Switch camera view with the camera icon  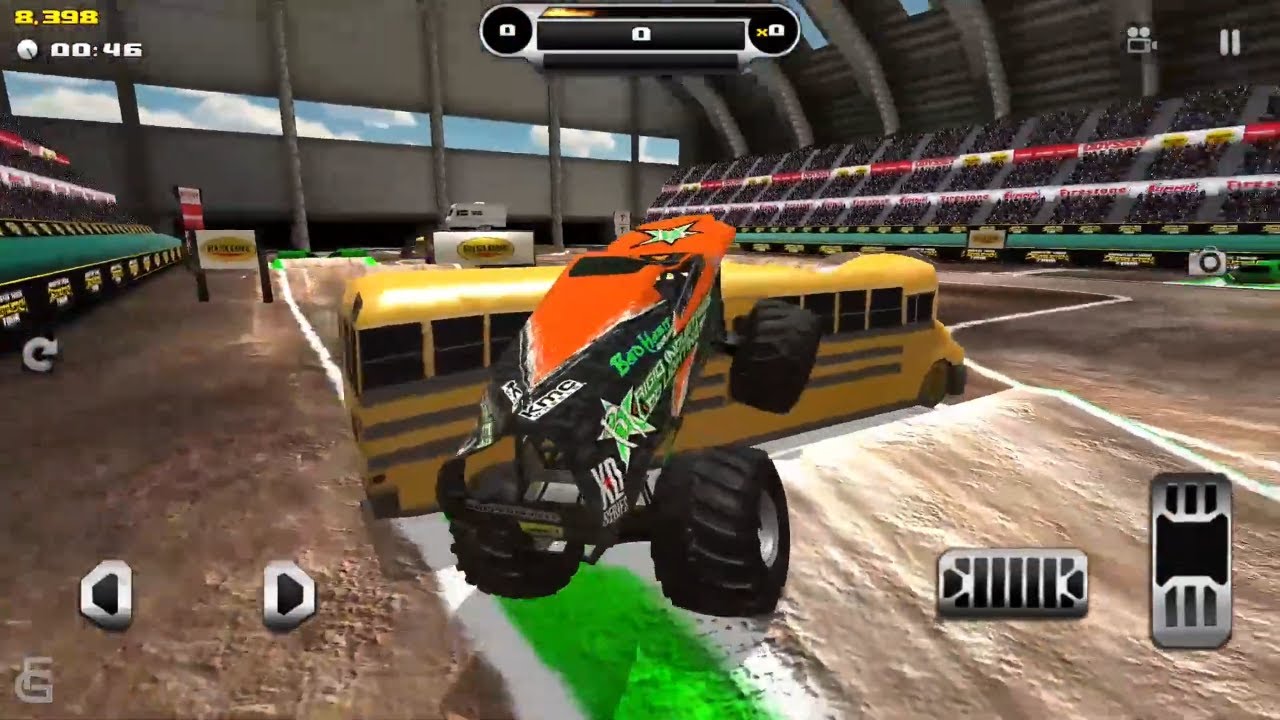pos(1140,40)
